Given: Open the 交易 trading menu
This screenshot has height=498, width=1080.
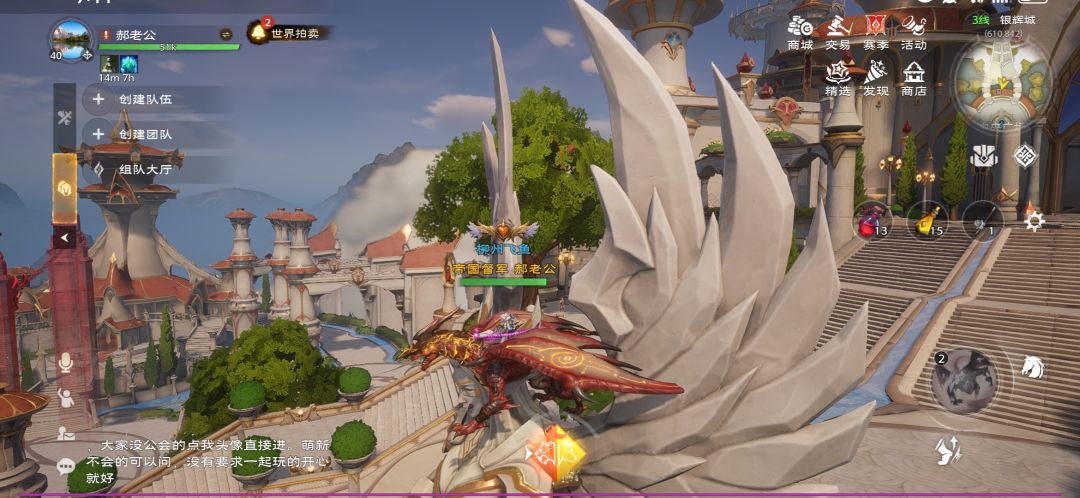Looking at the screenshot, I should (838, 31).
